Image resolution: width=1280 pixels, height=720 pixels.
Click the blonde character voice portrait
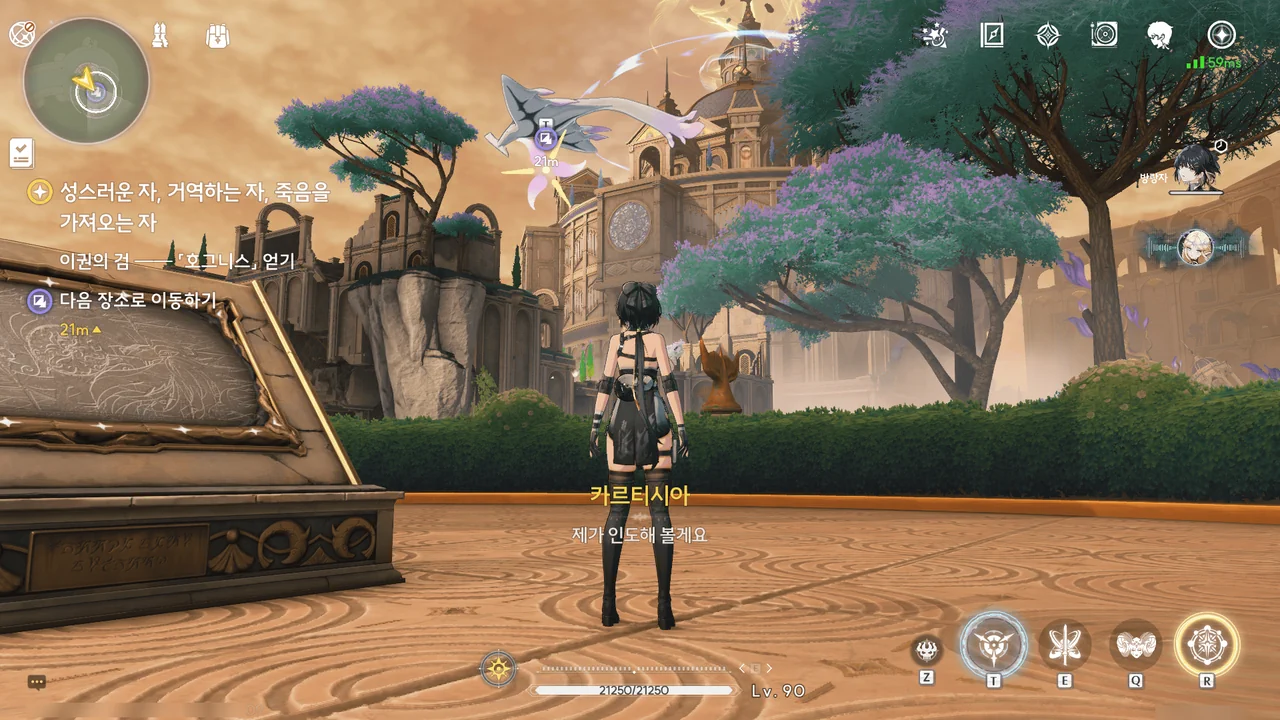coord(1194,247)
